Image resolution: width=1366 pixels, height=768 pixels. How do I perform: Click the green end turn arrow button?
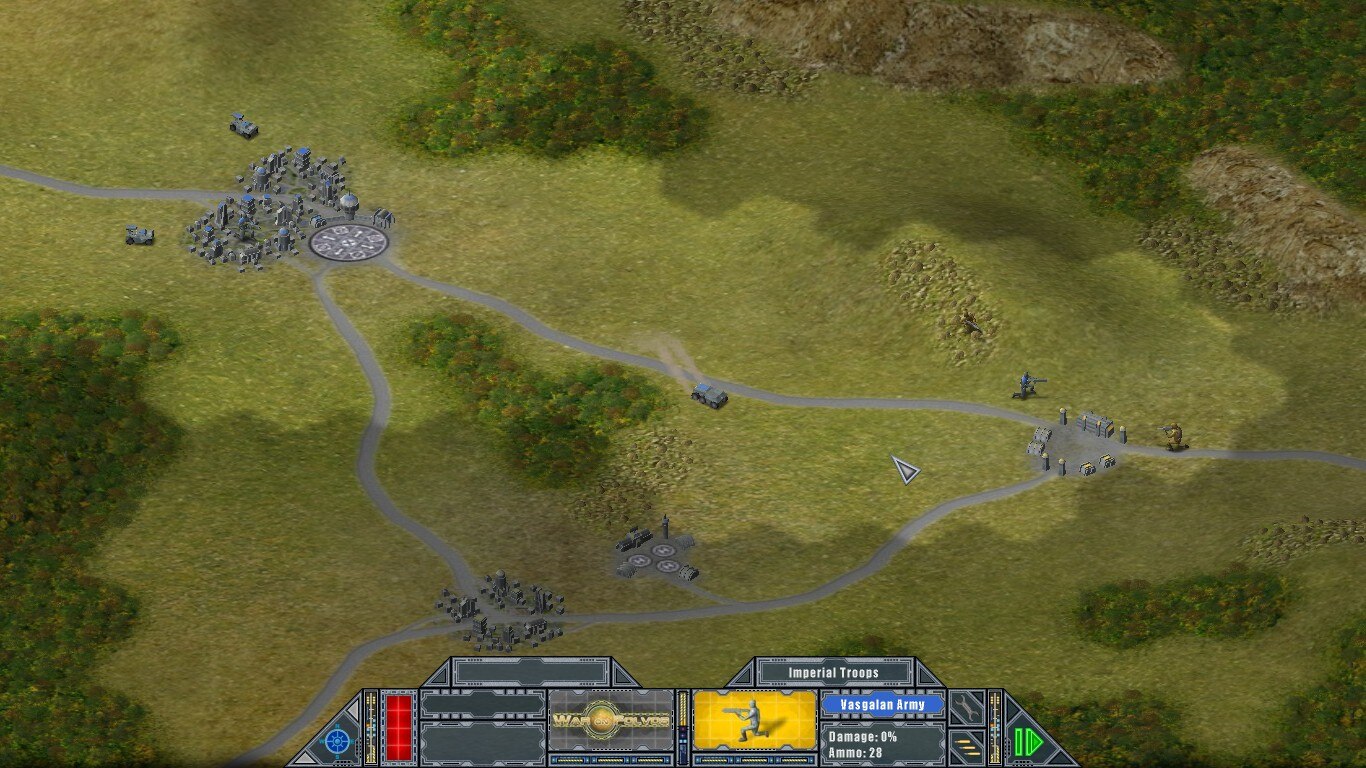pos(1026,741)
